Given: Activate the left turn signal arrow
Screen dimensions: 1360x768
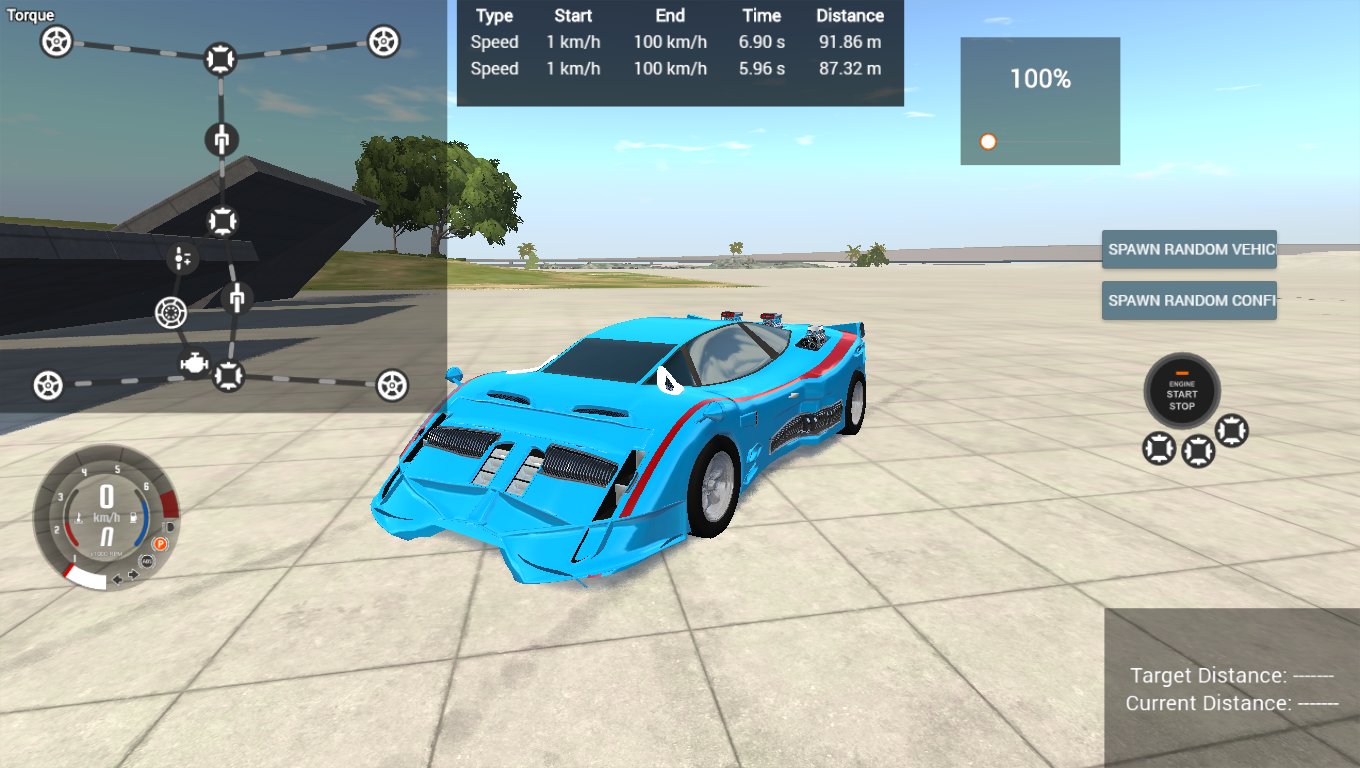Looking at the screenshot, I should [117, 579].
